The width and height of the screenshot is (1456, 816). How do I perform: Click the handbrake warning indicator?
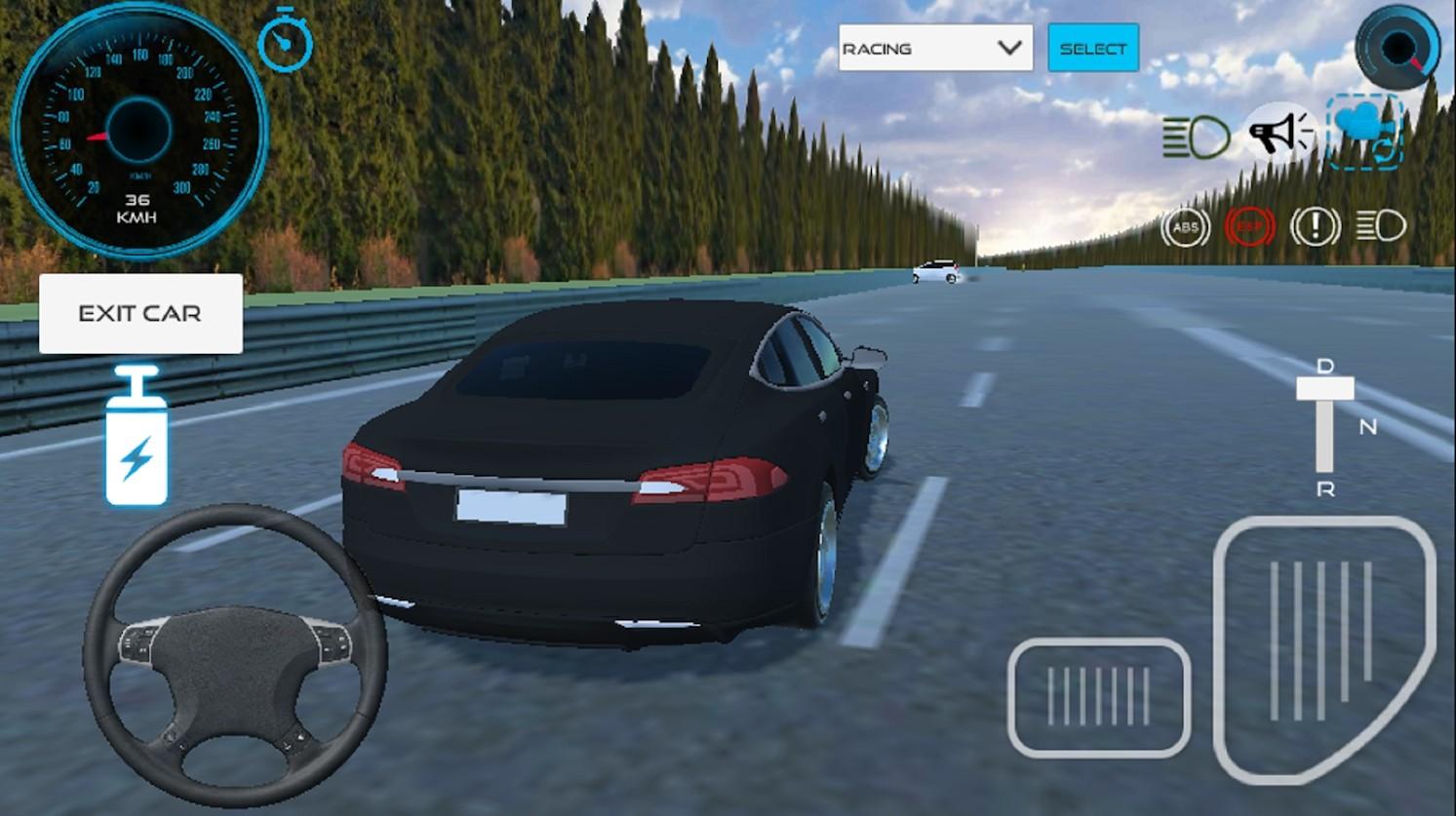coord(1314,226)
